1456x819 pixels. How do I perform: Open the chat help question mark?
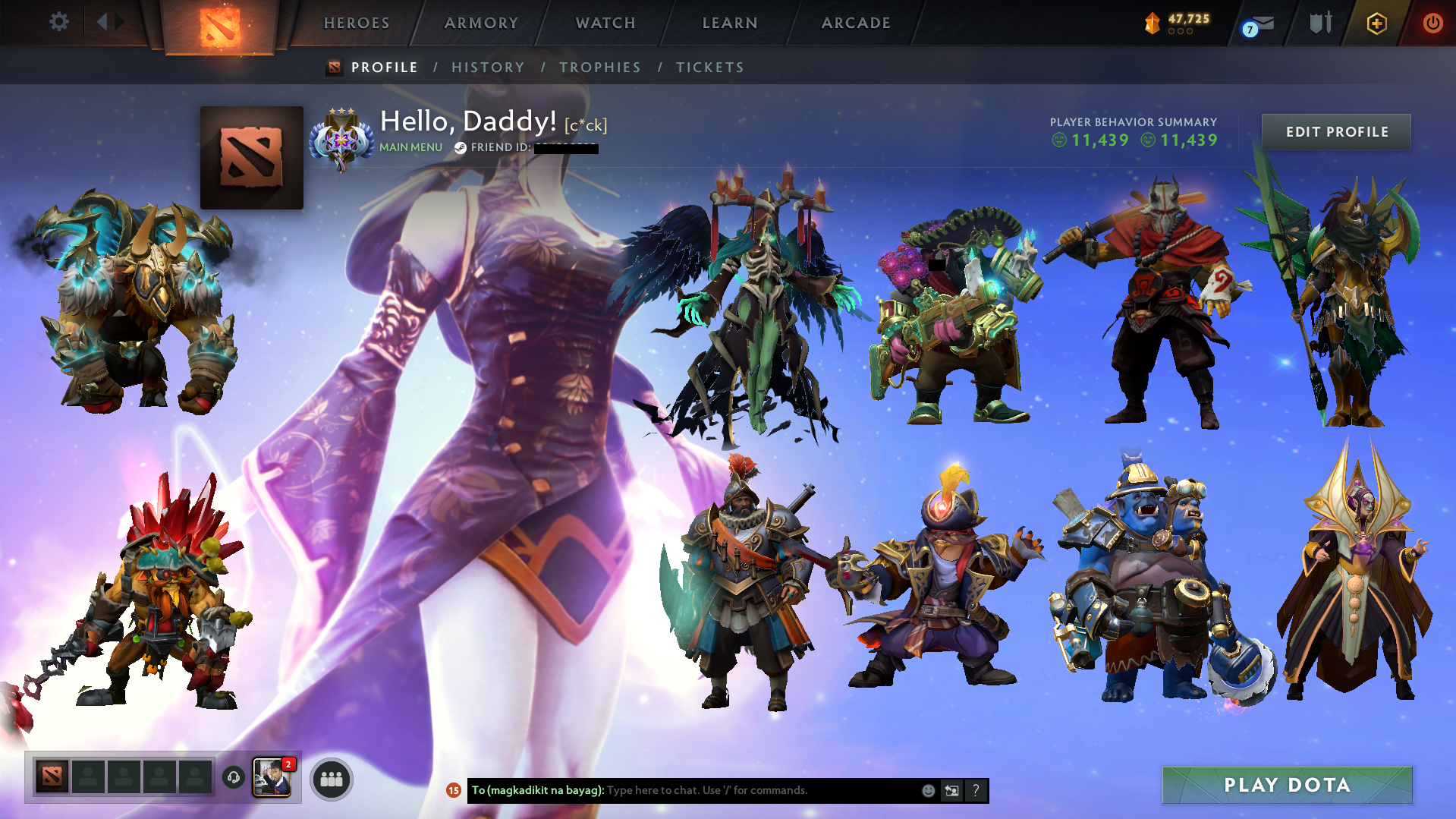coord(976,790)
